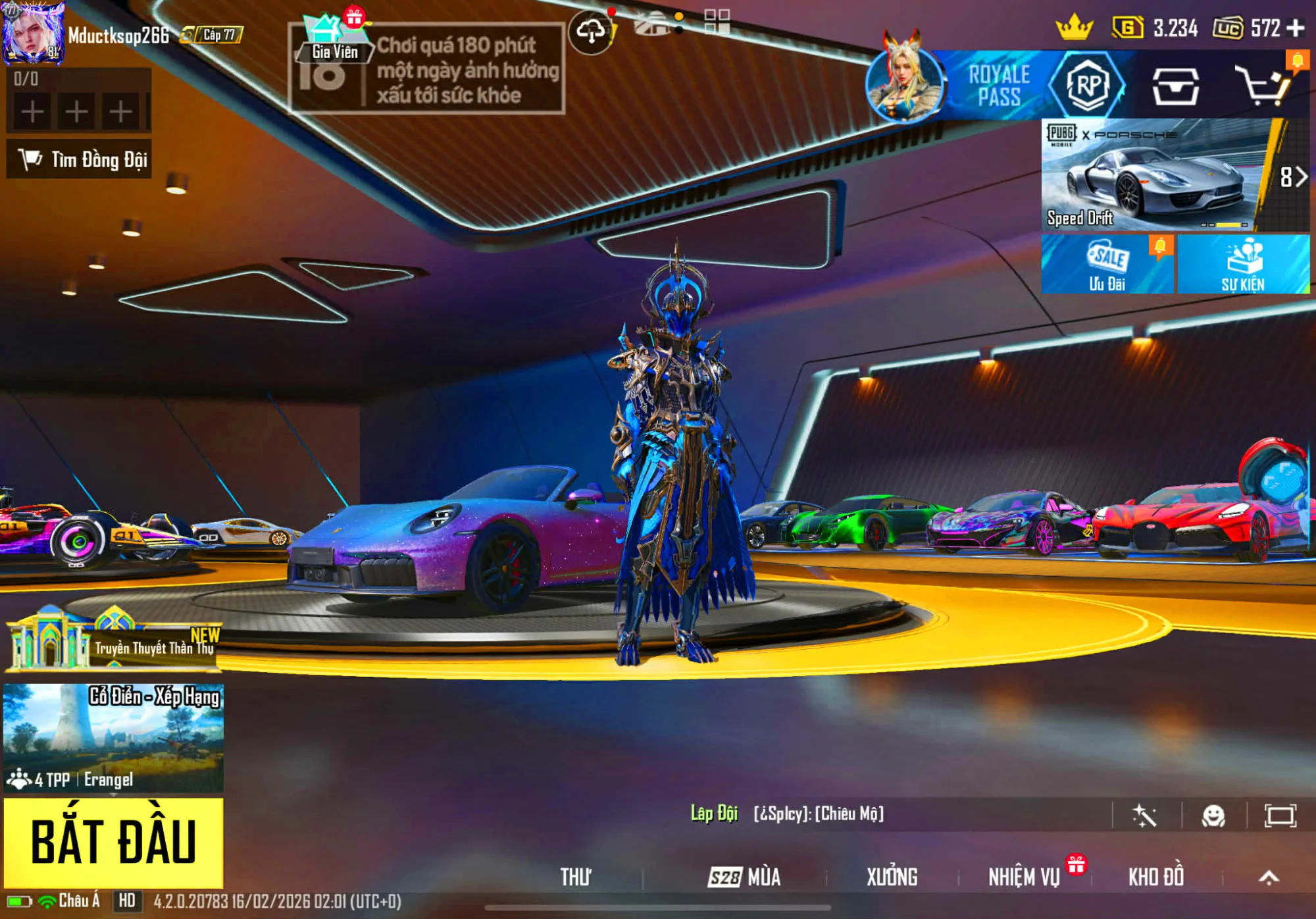Open the KHO ĐỒ inventory
Viewport: 1316px width, 919px height.
(x=1156, y=877)
